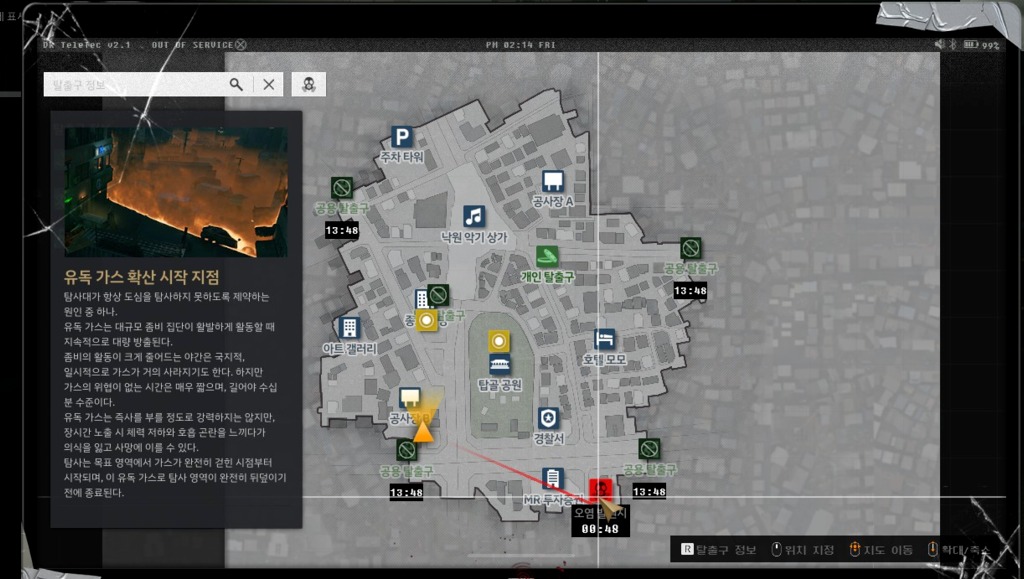
Task: Choose the 낙원 악기 상가 music marker
Action: click(474, 216)
